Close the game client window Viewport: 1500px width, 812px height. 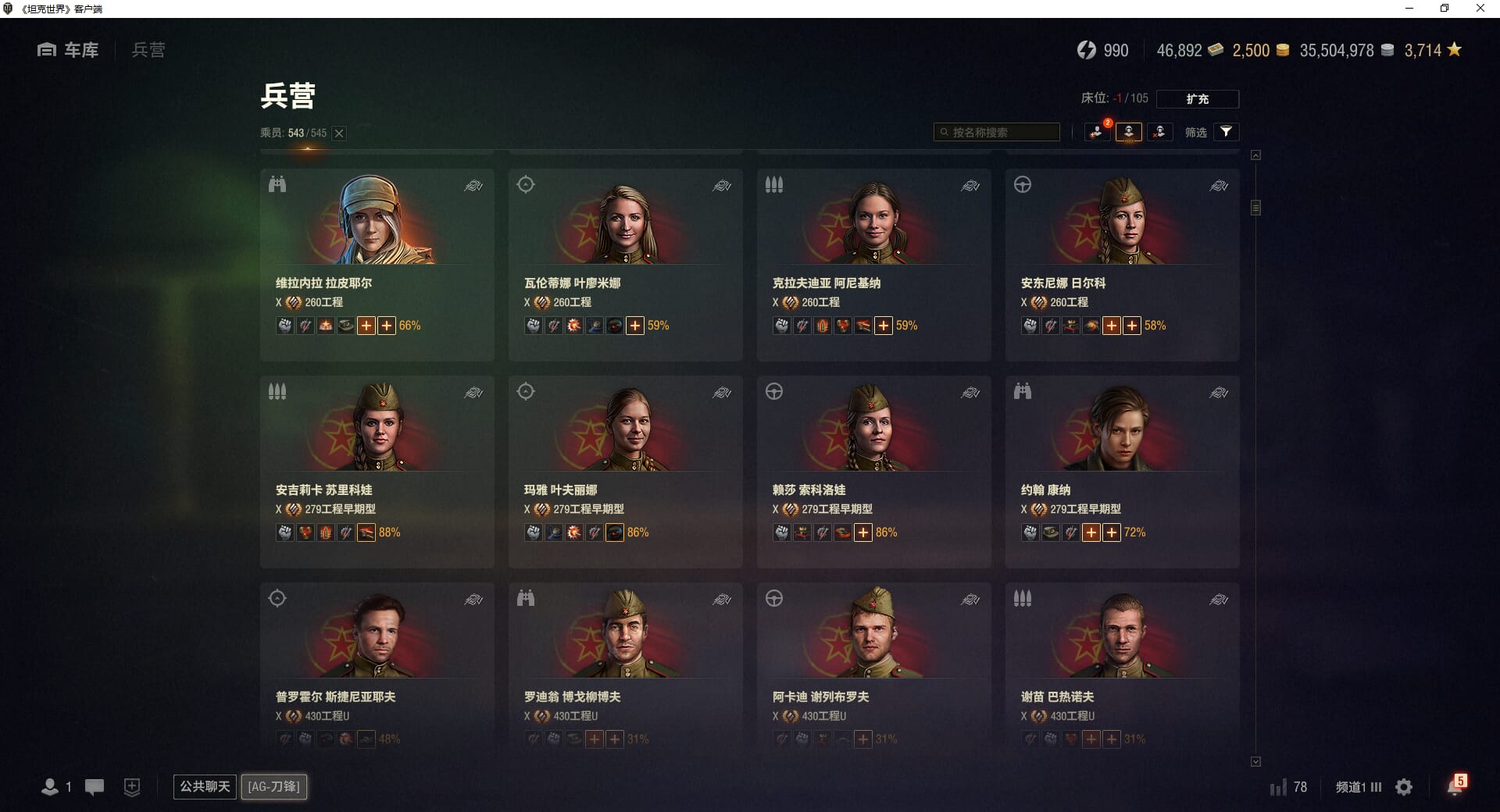coord(1480,9)
